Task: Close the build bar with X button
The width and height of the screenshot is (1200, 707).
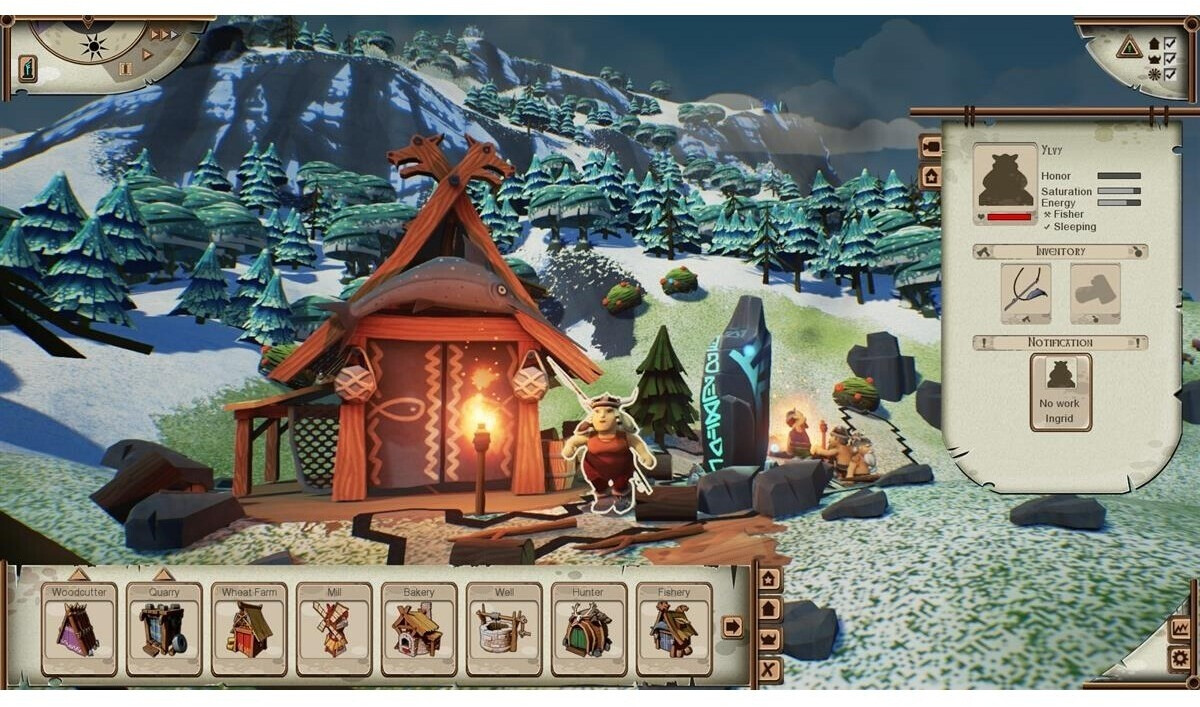Action: pyautogui.click(x=769, y=669)
